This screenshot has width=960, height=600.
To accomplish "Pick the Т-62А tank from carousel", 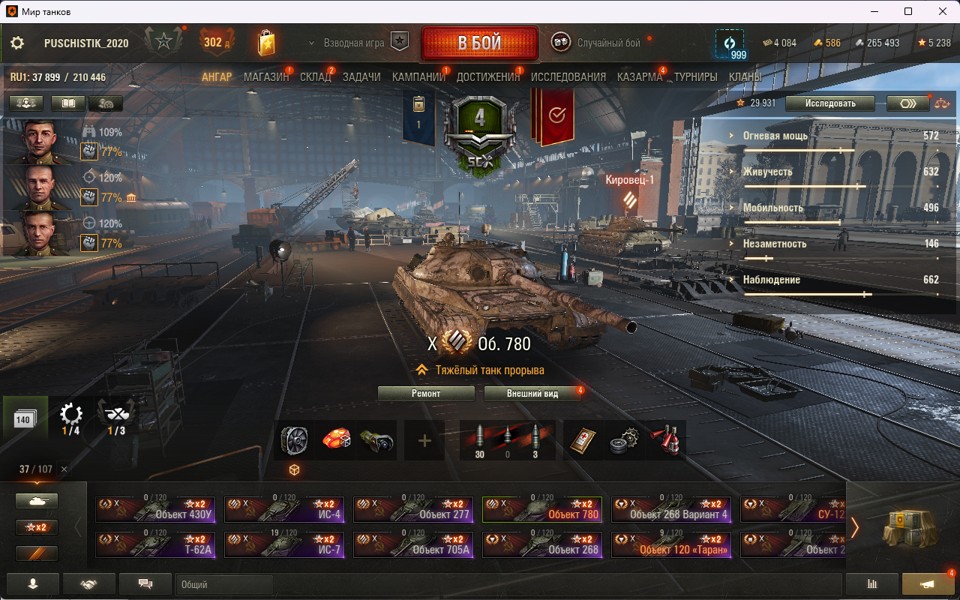I will point(155,544).
